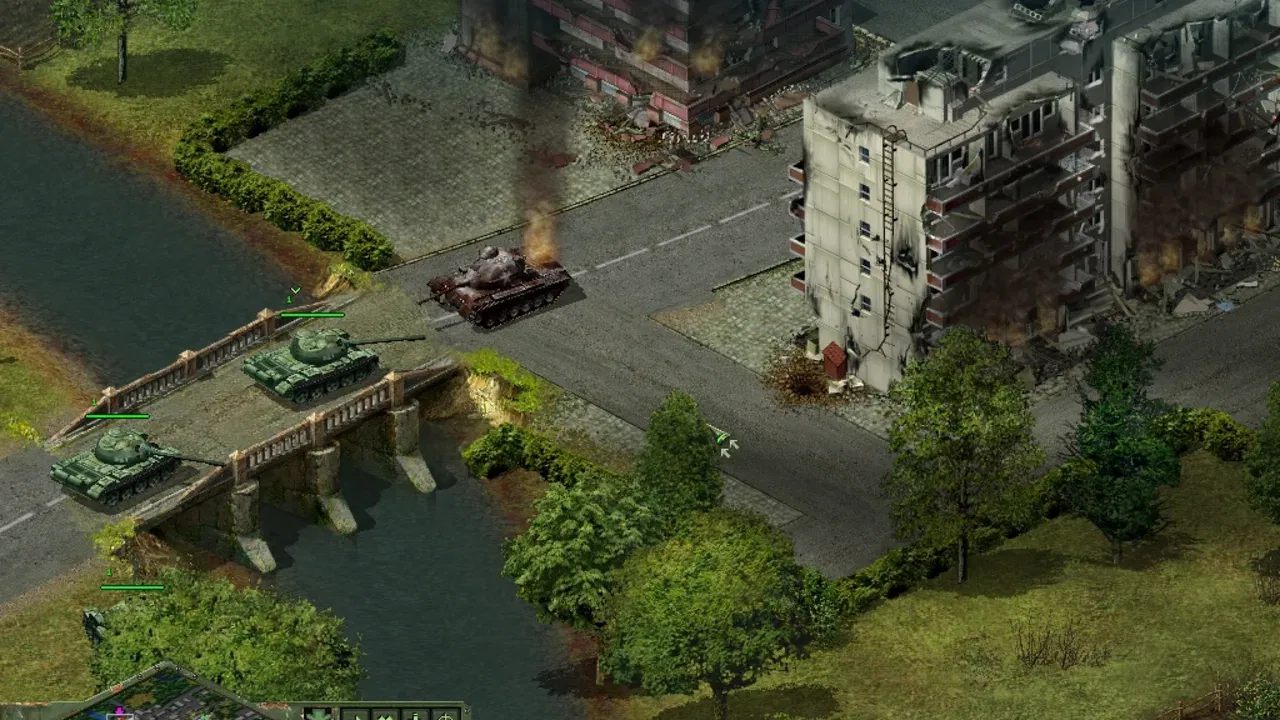Image resolution: width=1280 pixels, height=720 pixels.
Task: Click the health bar above the lead bridge tank
Action: tap(311, 314)
